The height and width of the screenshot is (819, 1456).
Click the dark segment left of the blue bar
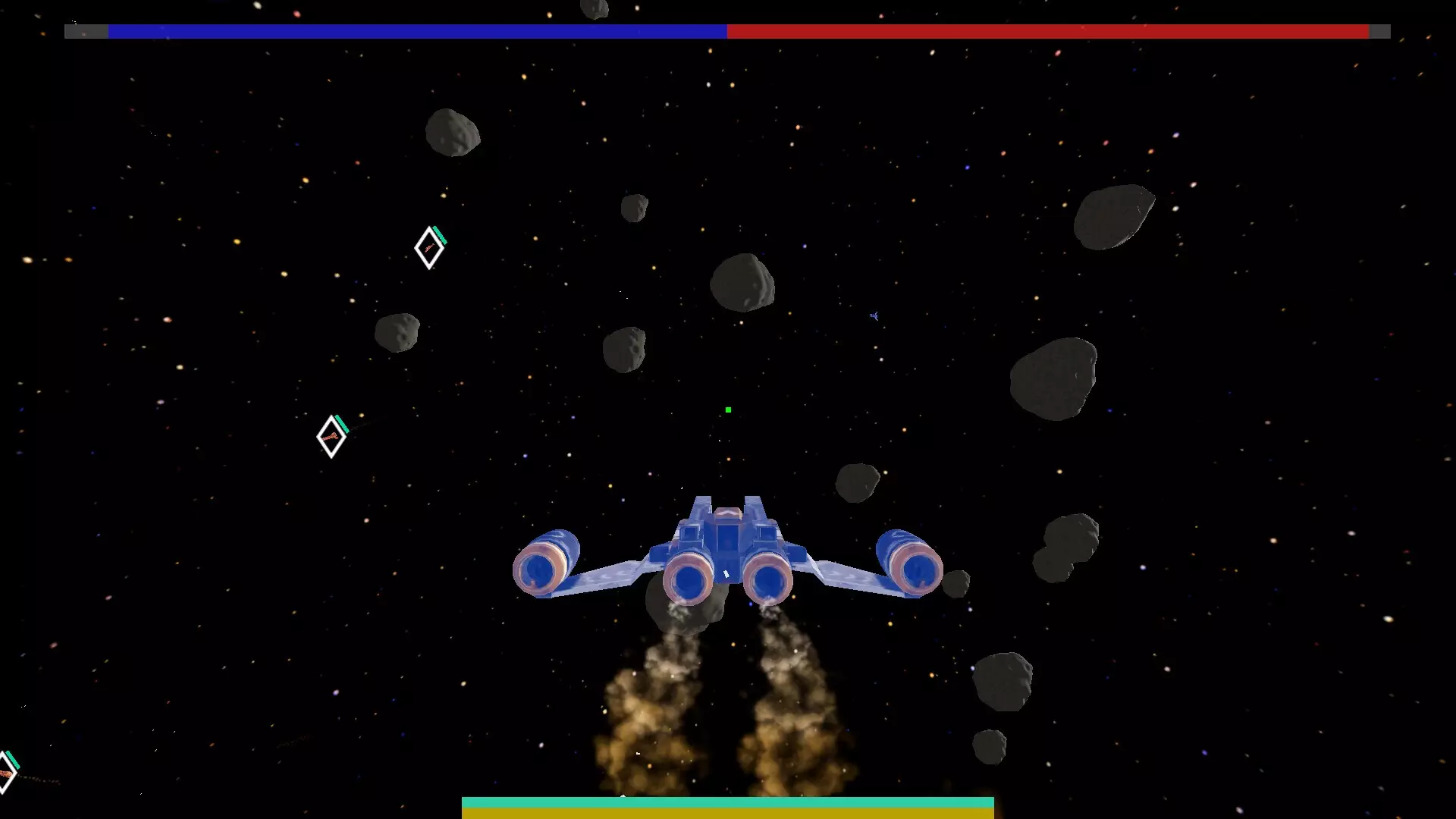[87, 32]
